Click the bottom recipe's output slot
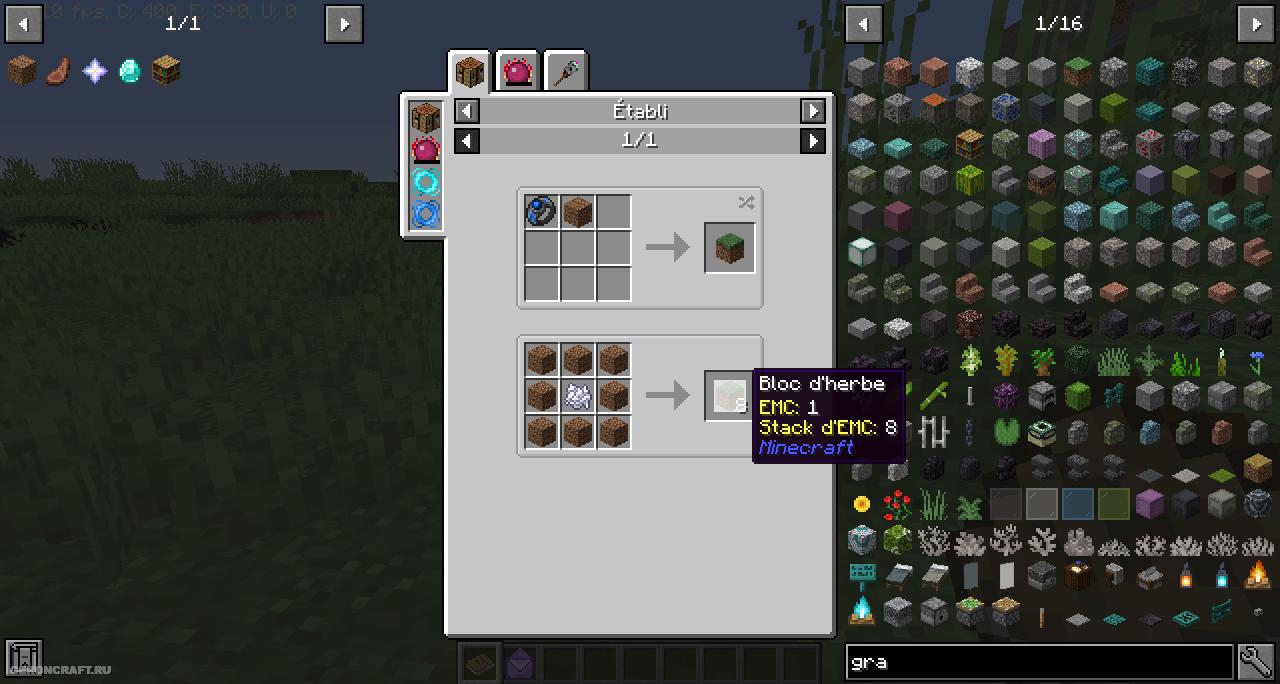 pos(729,396)
